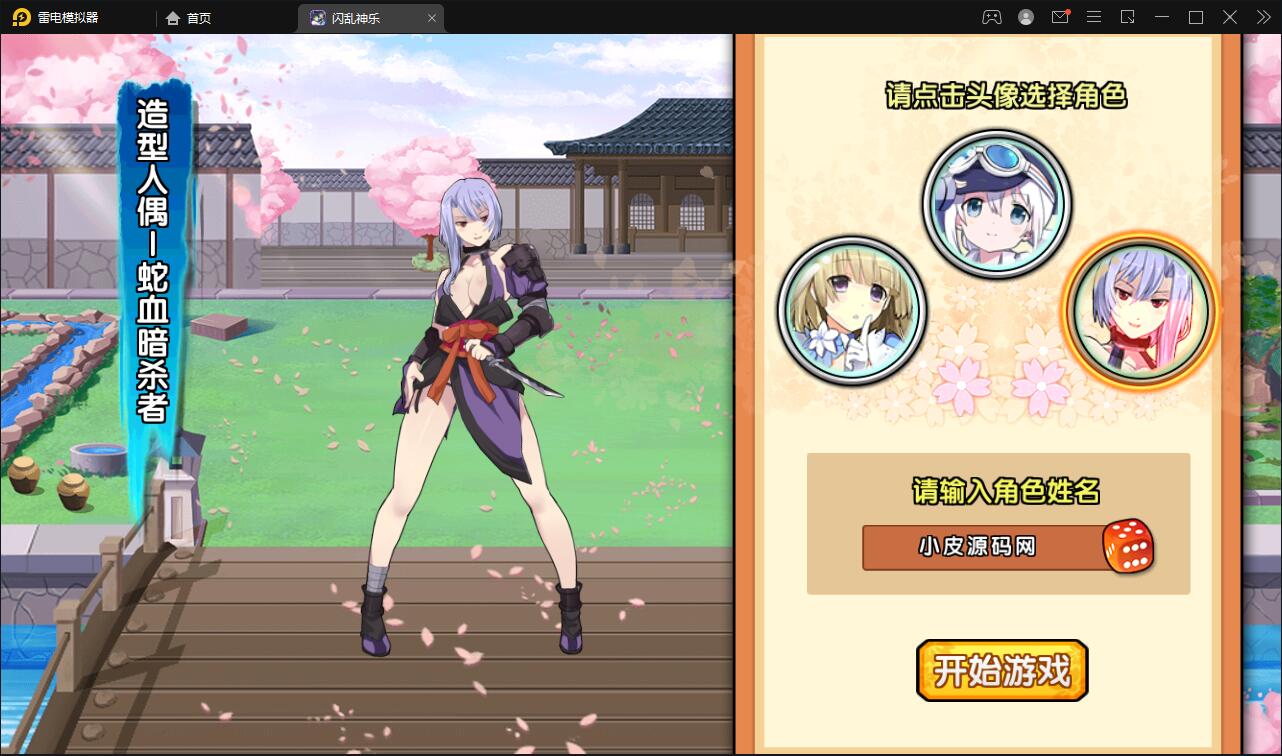Minimize the emulator window
The width and height of the screenshot is (1282, 756).
coord(1162,17)
